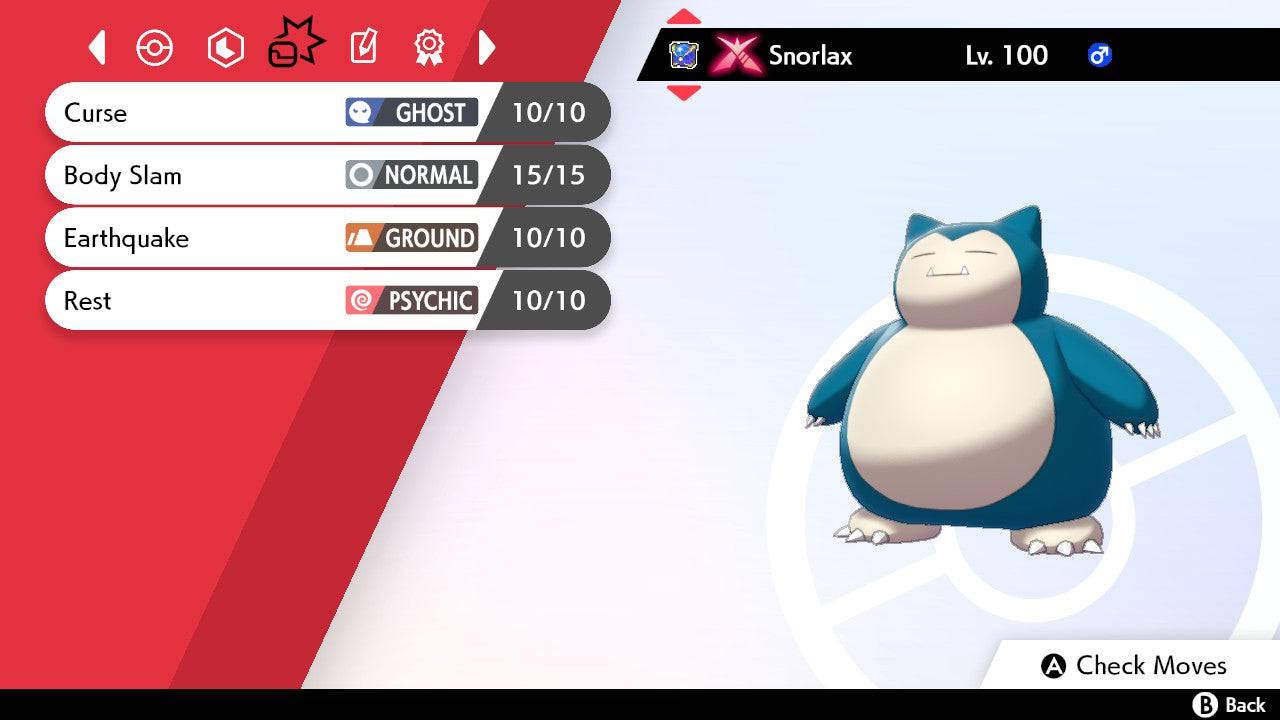View the Ribbons award icon
This screenshot has height=720, width=1280.
(428, 47)
